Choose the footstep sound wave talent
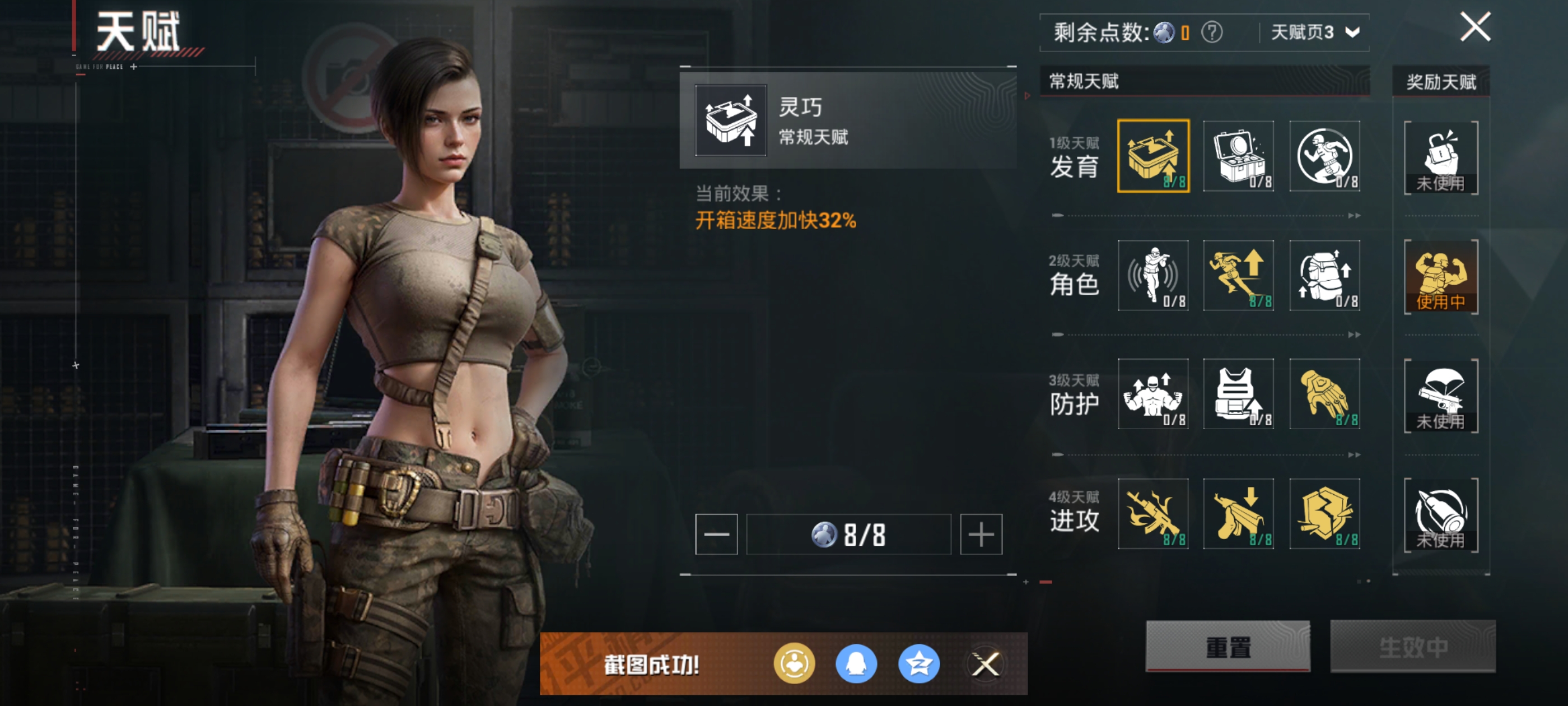 [x=1153, y=275]
